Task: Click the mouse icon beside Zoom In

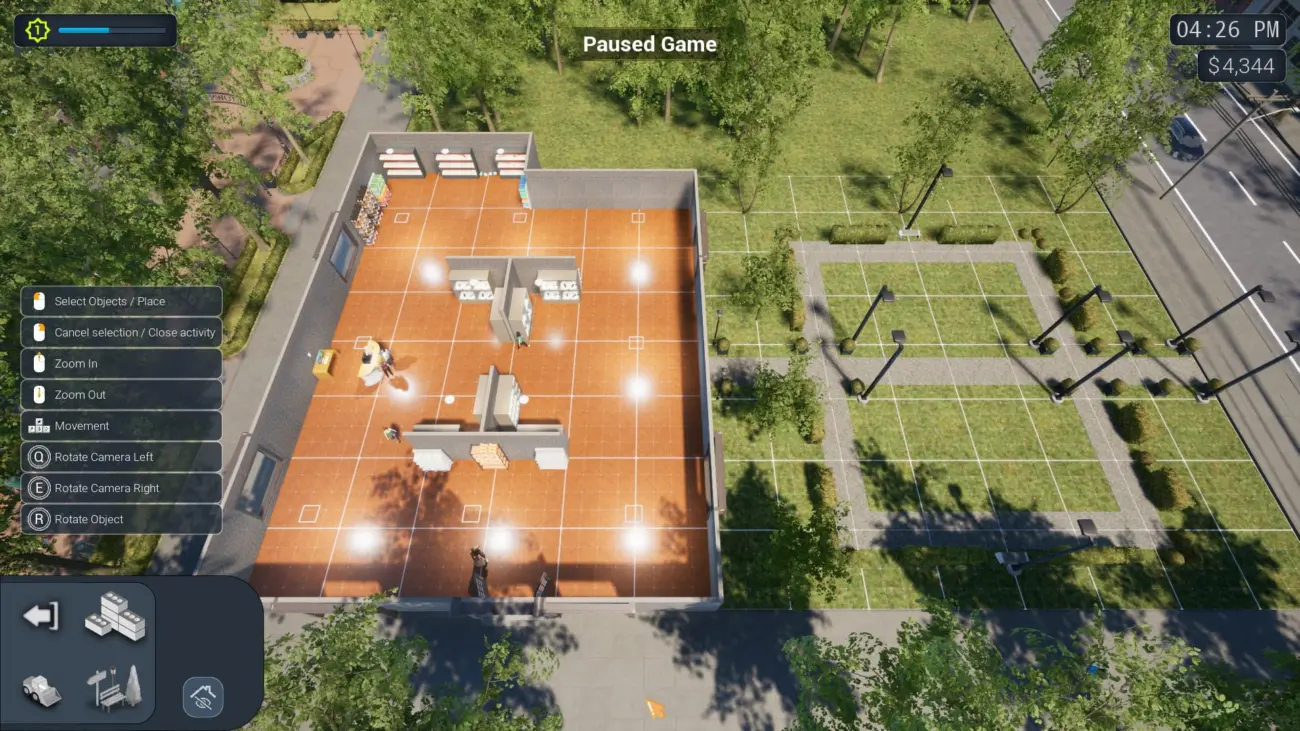Action: 37,363
